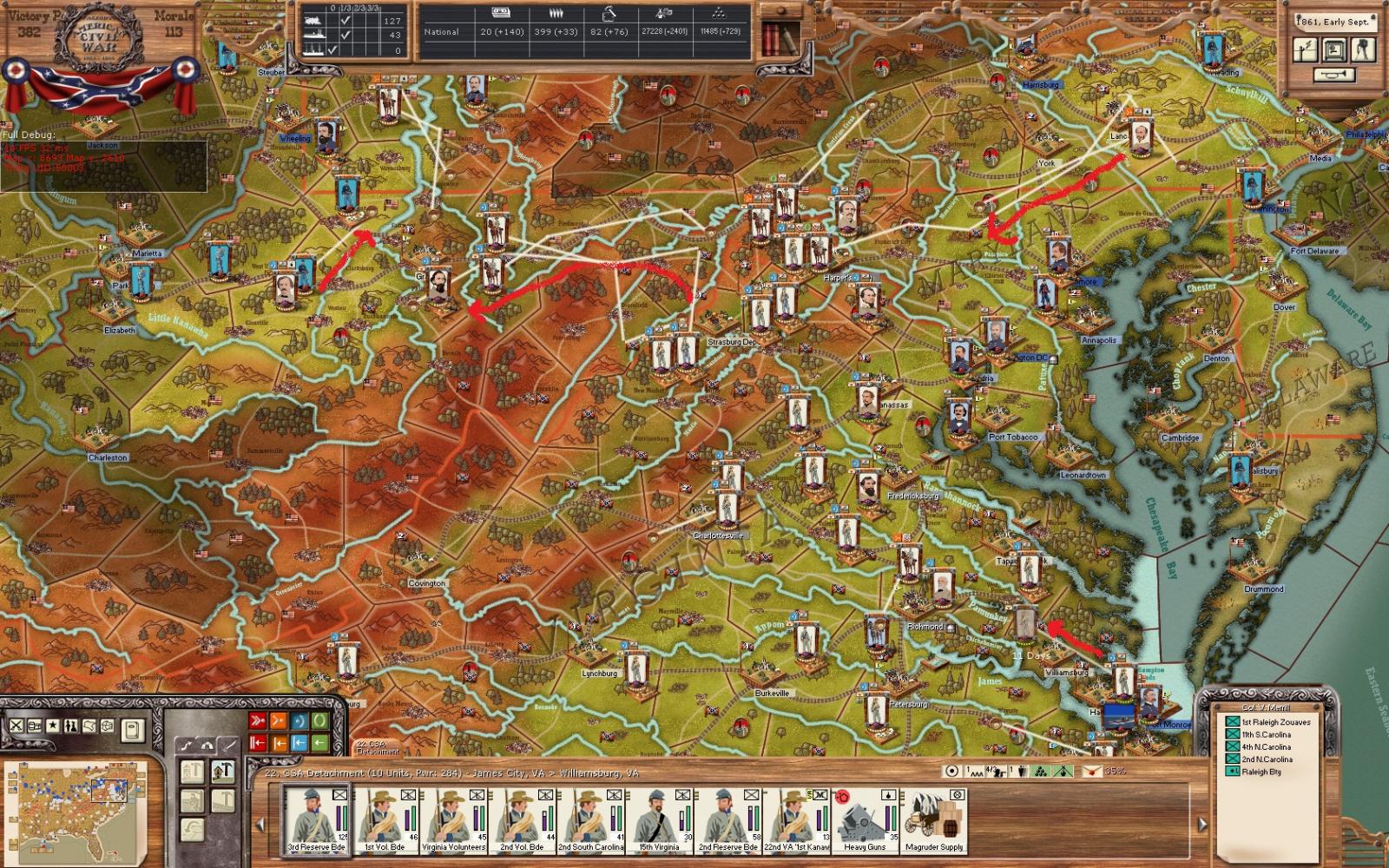Show next units with the right arrow

pyautogui.click(x=1202, y=824)
